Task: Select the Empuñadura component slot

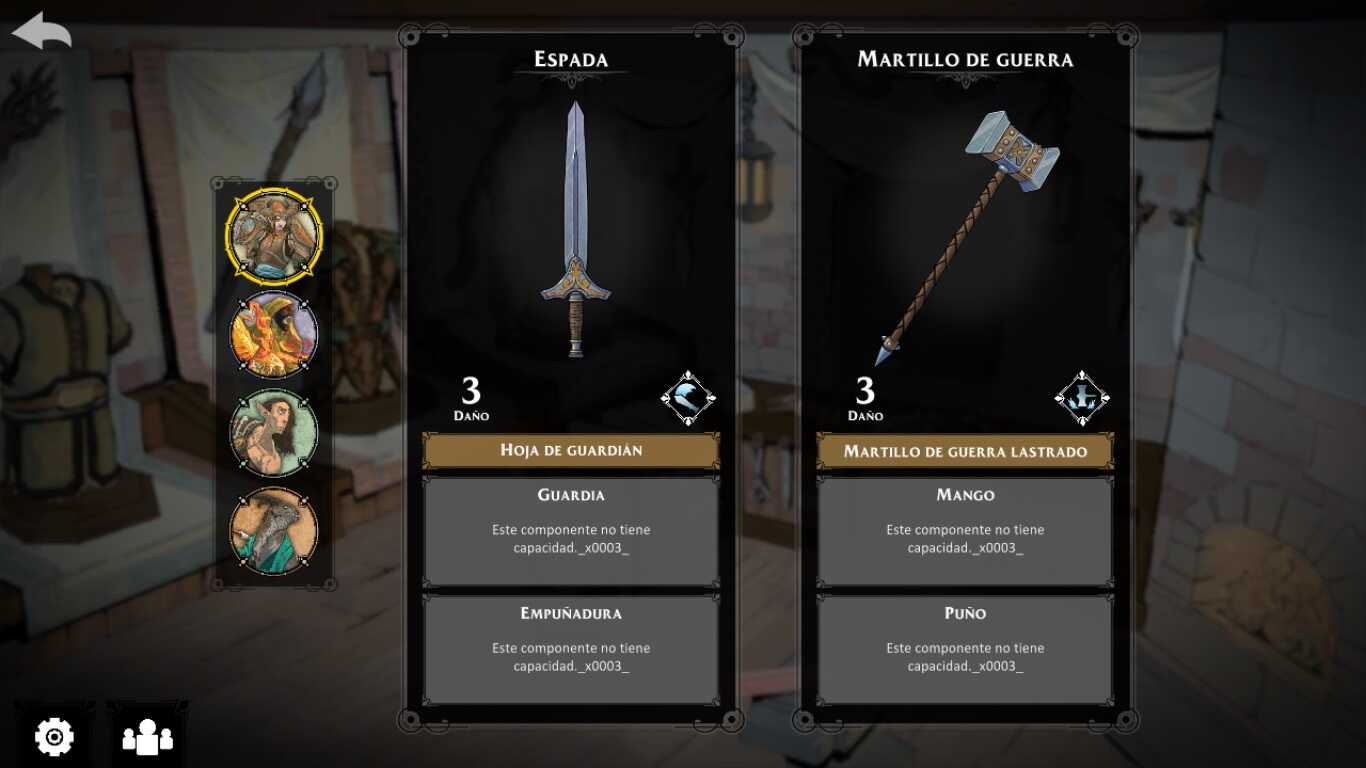Action: point(571,649)
